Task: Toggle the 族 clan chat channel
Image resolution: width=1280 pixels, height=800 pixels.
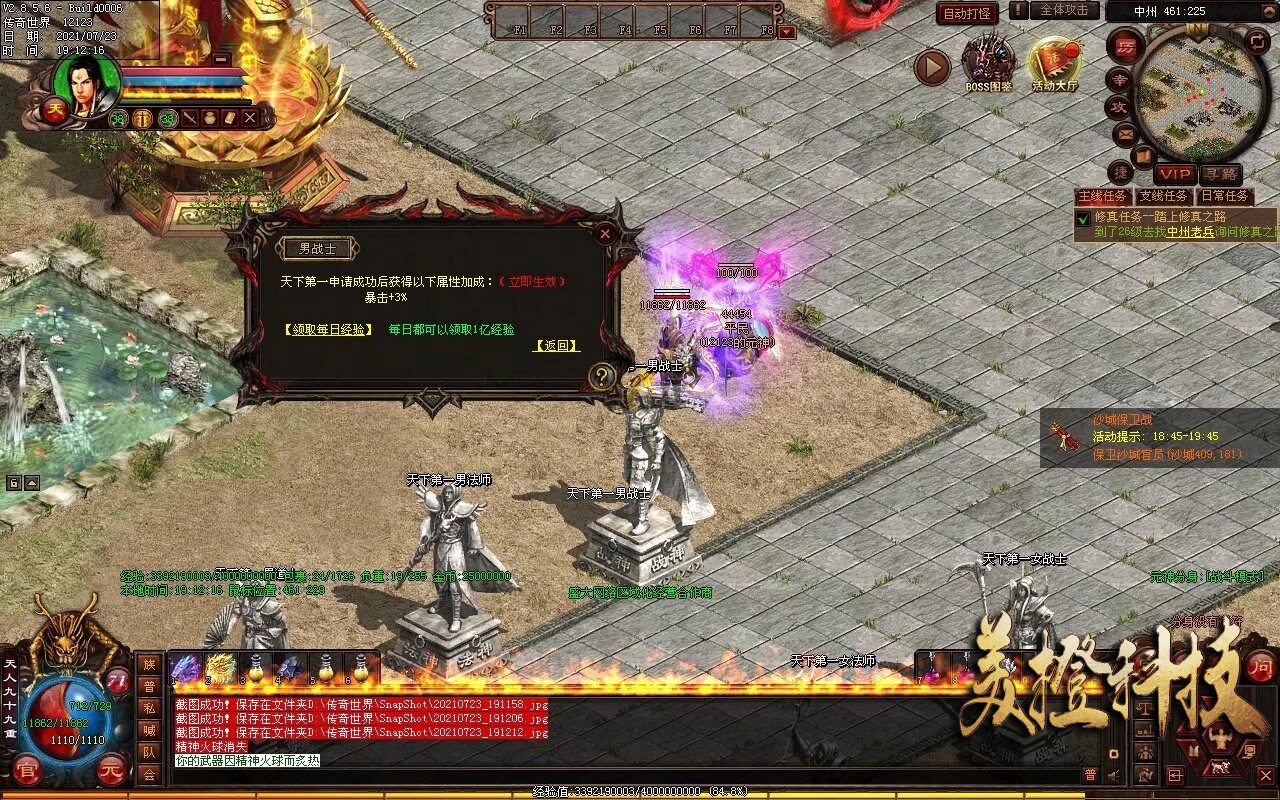Action: 150,664
